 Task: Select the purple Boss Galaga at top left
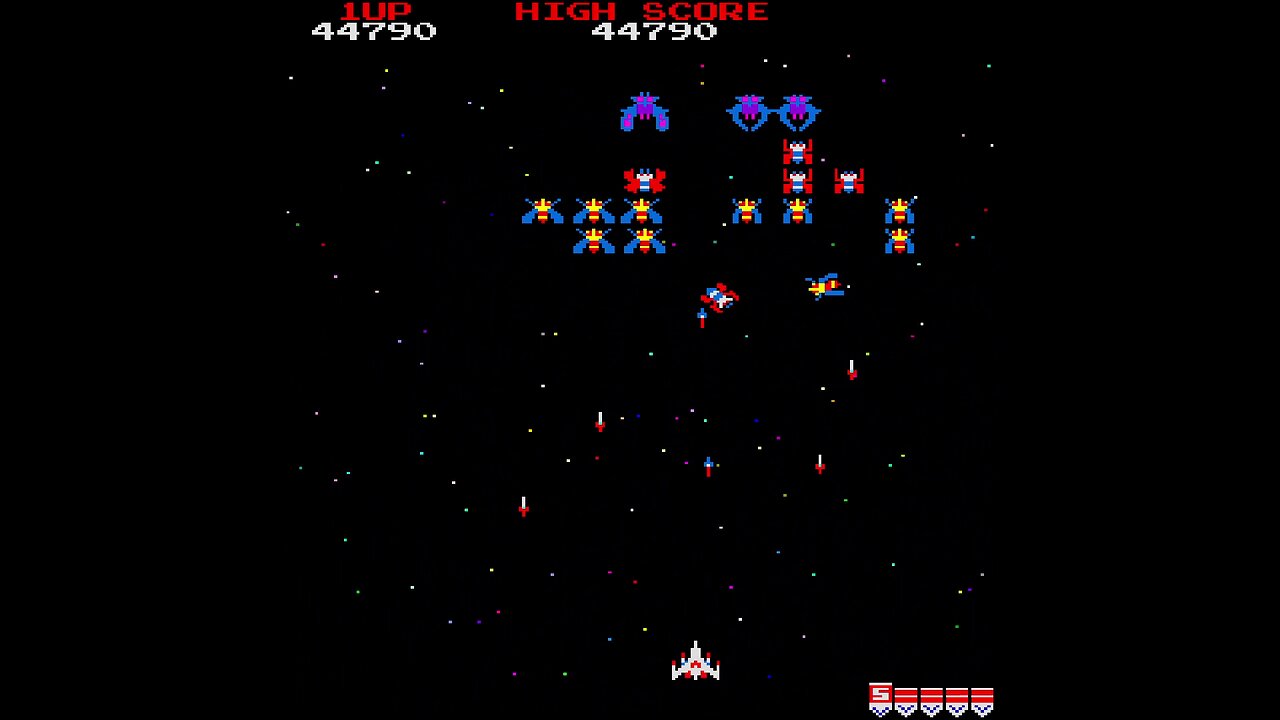[x=645, y=112]
